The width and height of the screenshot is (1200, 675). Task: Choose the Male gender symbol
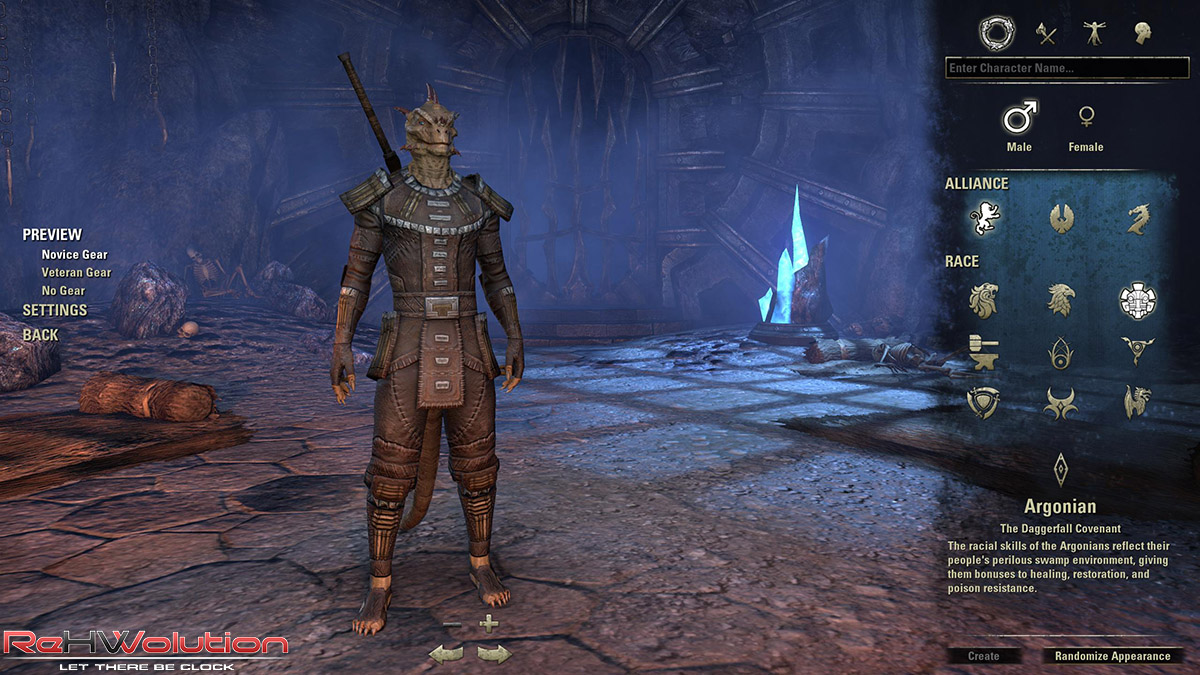pos(1019,118)
